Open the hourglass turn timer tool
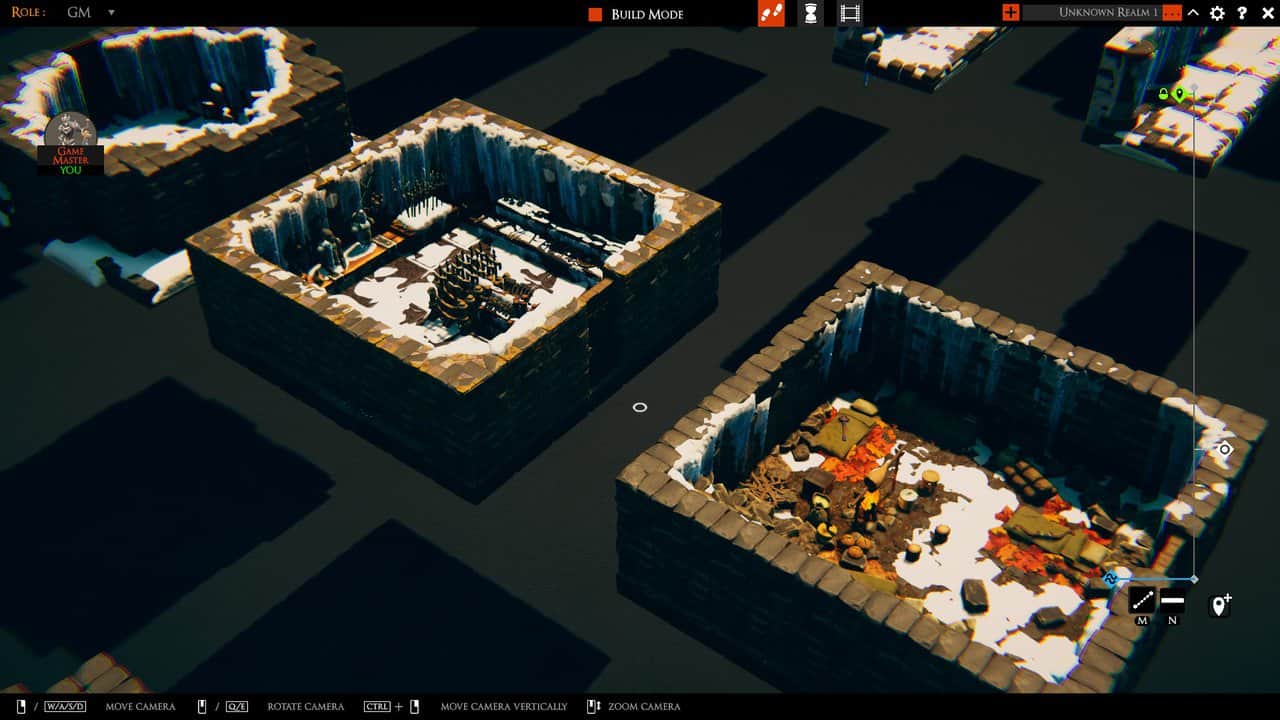The image size is (1280, 720). pyautogui.click(x=810, y=13)
